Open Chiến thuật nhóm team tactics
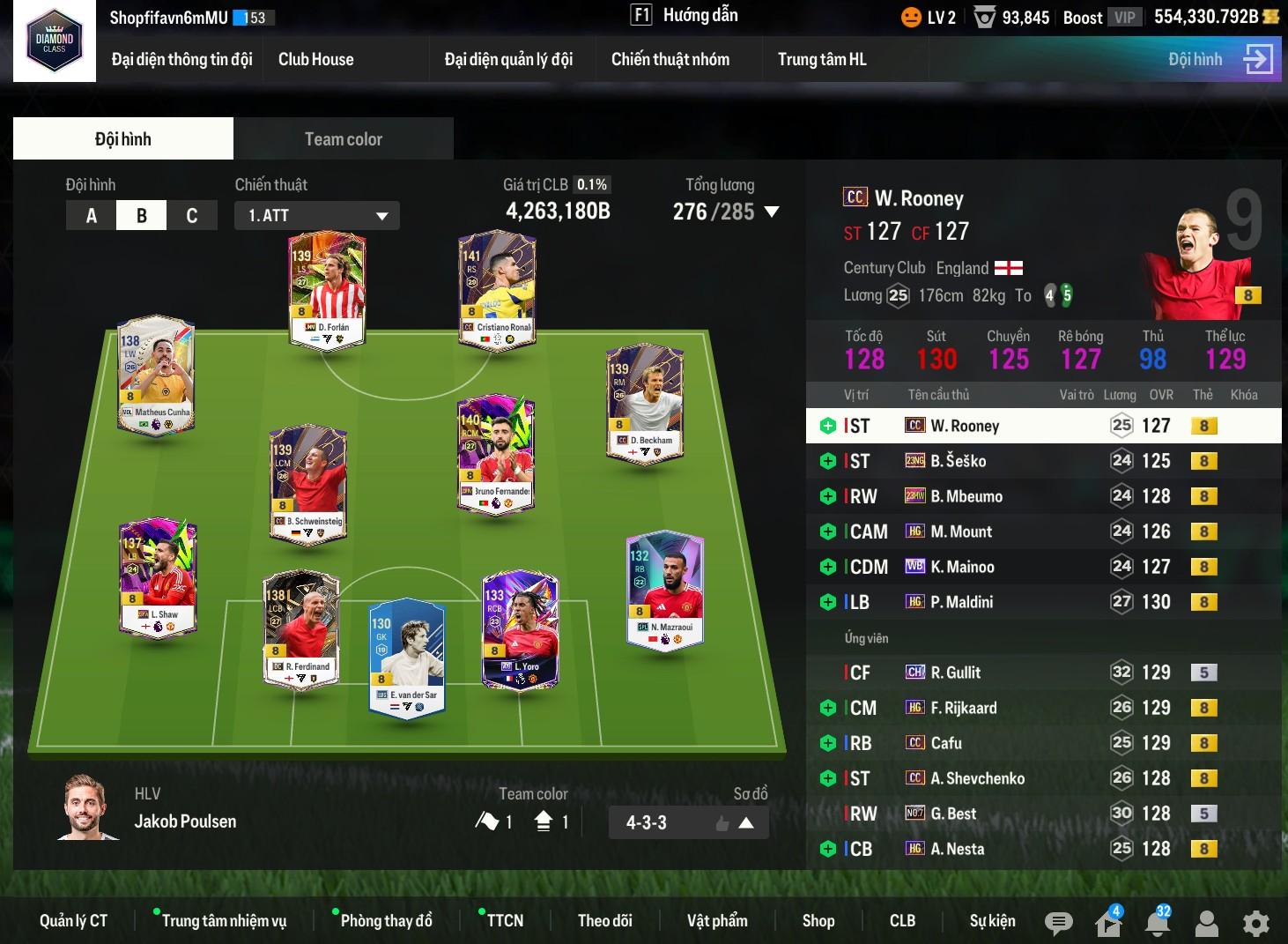This screenshot has height=944, width=1288. click(670, 60)
